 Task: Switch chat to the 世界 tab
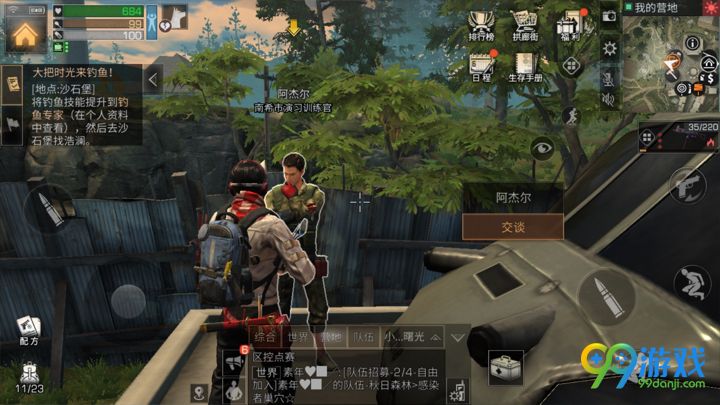(298, 337)
